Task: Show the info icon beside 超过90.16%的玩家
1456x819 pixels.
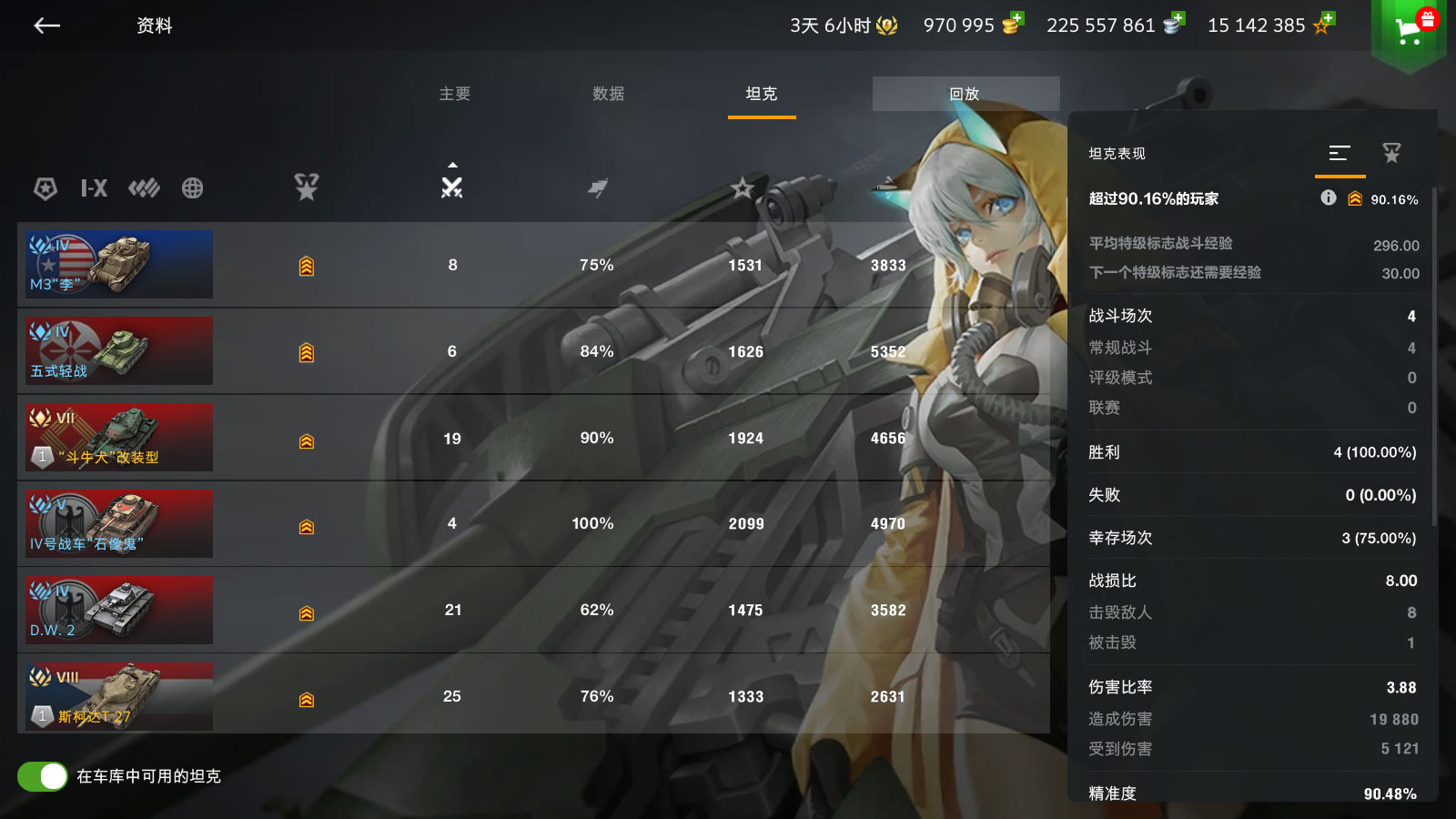Action: pyautogui.click(x=1329, y=197)
